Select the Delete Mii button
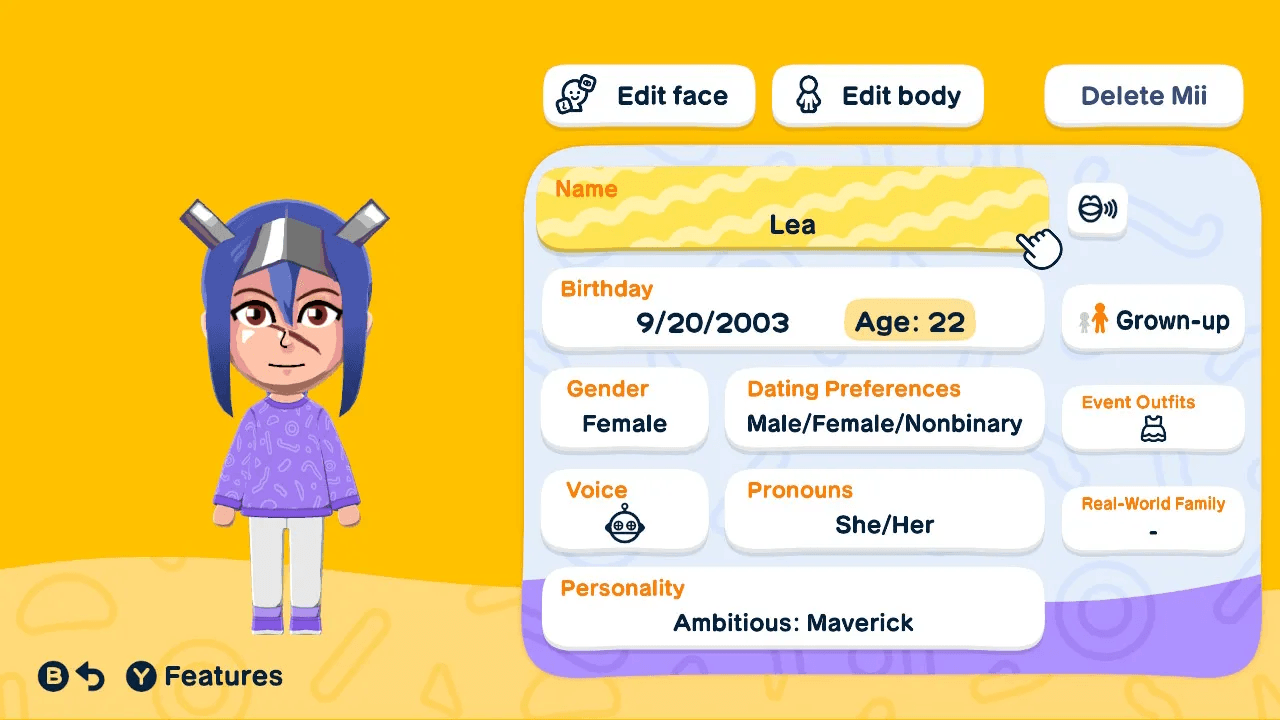Image resolution: width=1280 pixels, height=720 pixels. click(1143, 95)
